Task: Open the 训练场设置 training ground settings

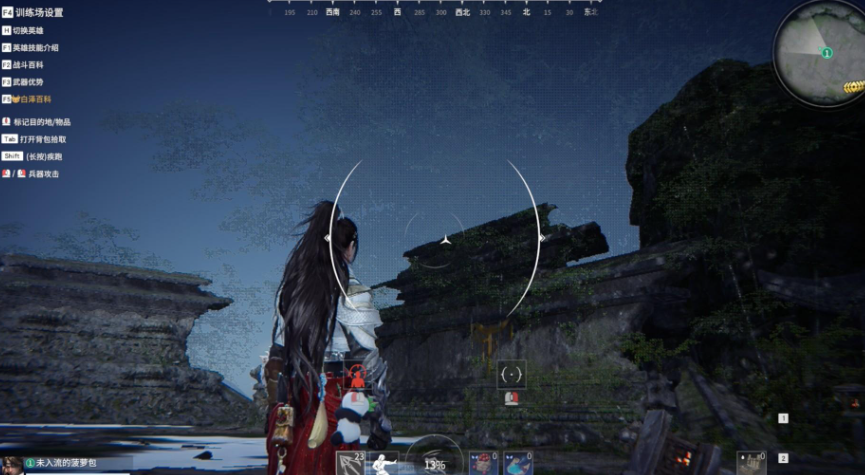Action: [x=38, y=12]
